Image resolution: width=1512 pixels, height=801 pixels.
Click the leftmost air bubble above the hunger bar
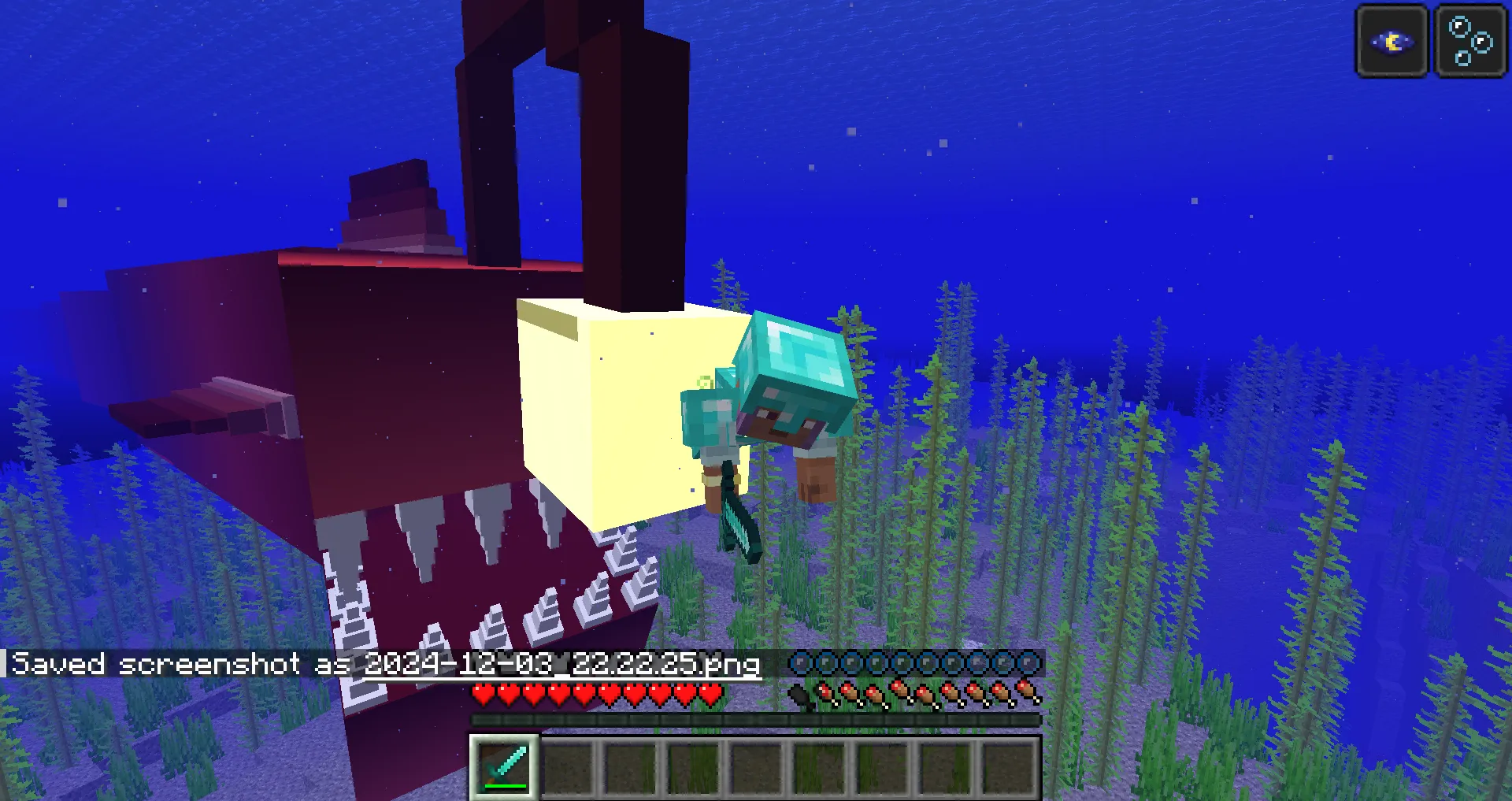point(801,664)
